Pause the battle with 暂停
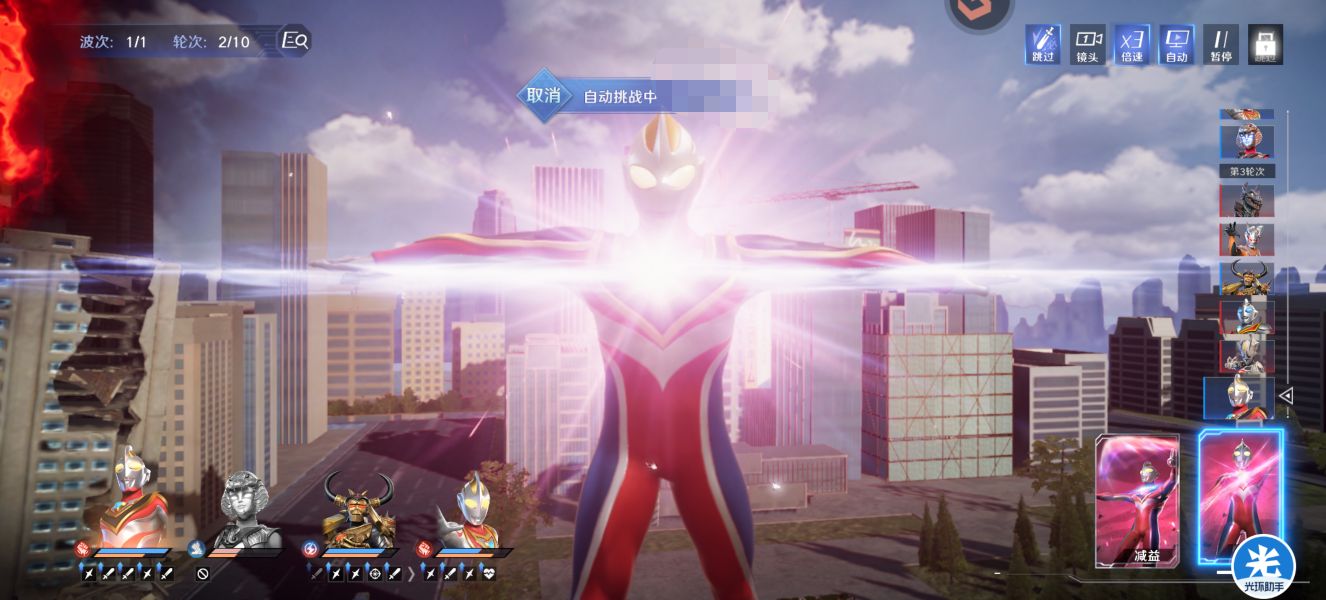Viewport: 1326px width, 600px height. 1220,44
